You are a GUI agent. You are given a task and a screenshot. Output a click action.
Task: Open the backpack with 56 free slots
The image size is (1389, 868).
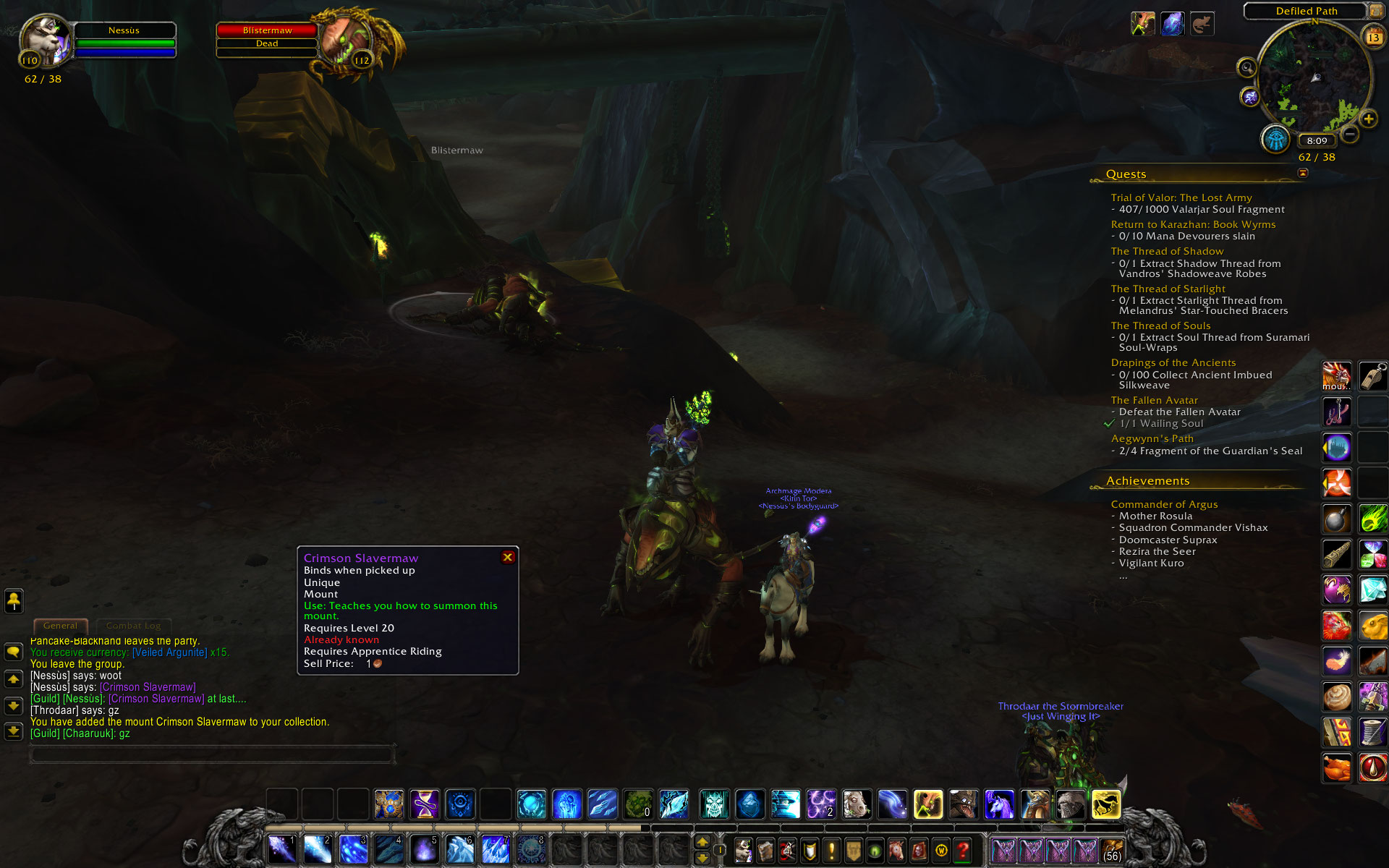(x=1112, y=851)
